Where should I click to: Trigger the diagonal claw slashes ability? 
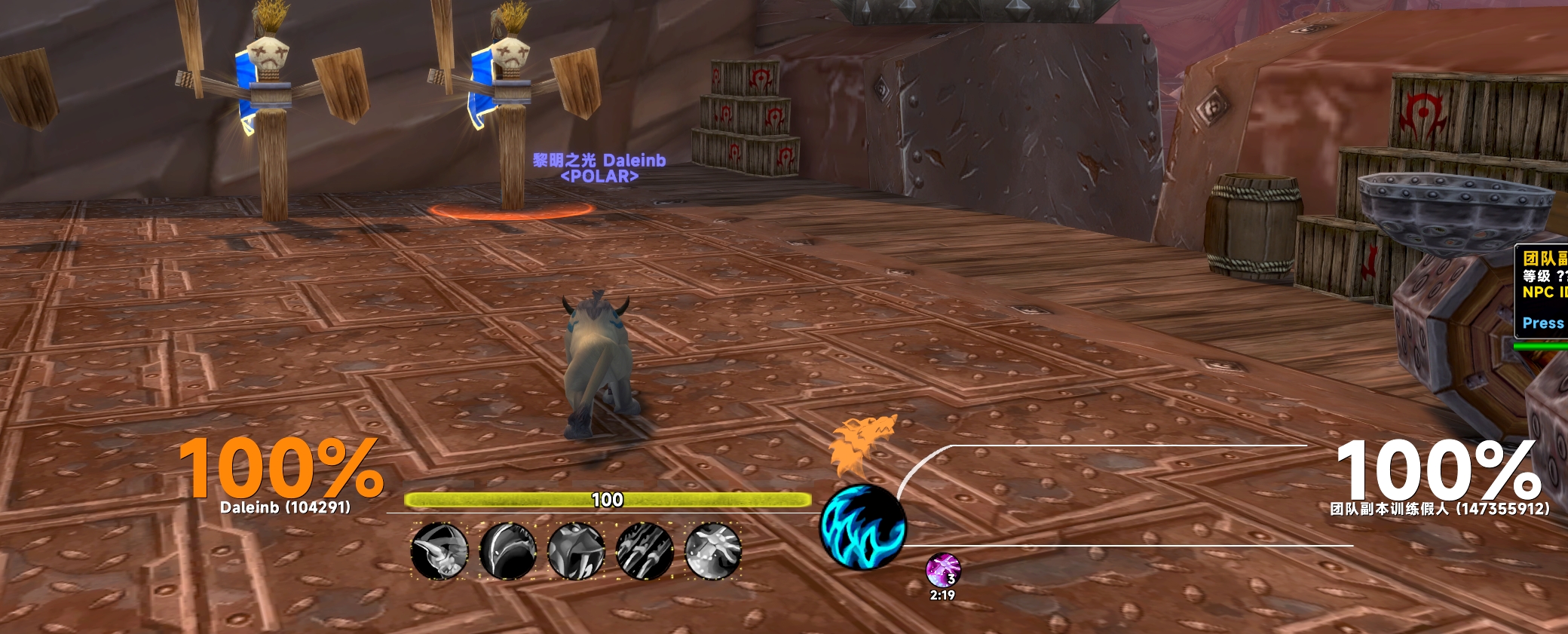click(645, 551)
